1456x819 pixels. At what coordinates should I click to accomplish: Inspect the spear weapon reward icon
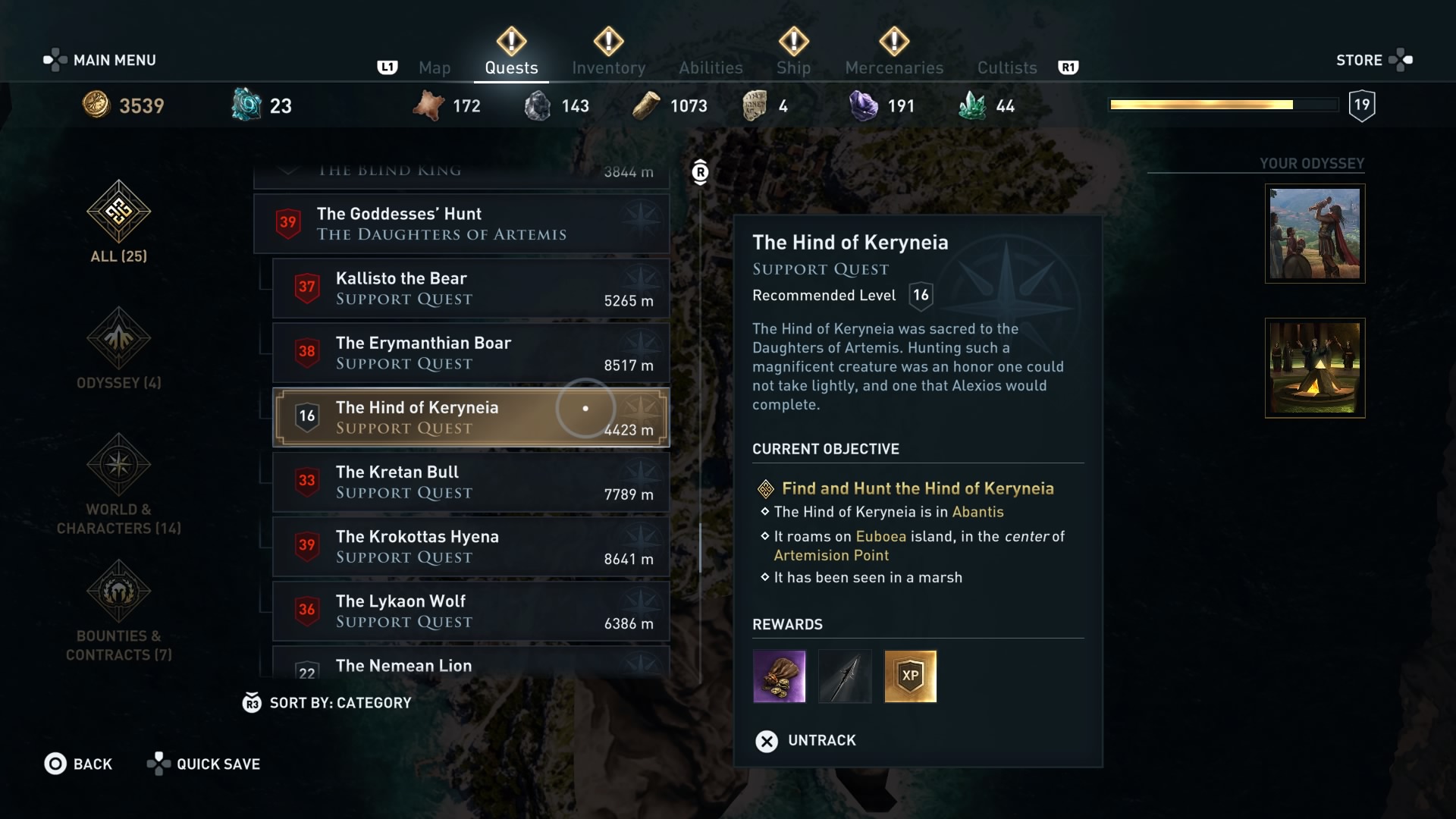tap(845, 676)
